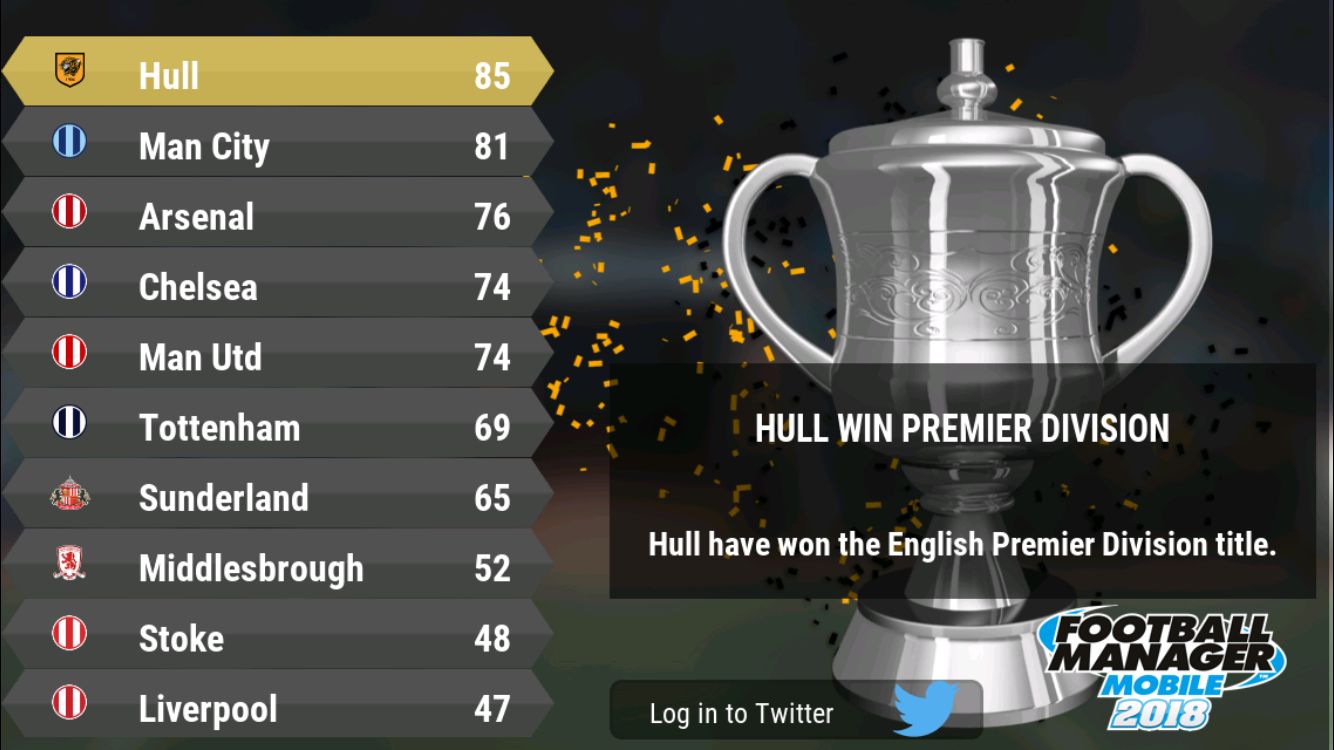Select Liverpool's row in the table
The image size is (1334, 750).
(278, 708)
